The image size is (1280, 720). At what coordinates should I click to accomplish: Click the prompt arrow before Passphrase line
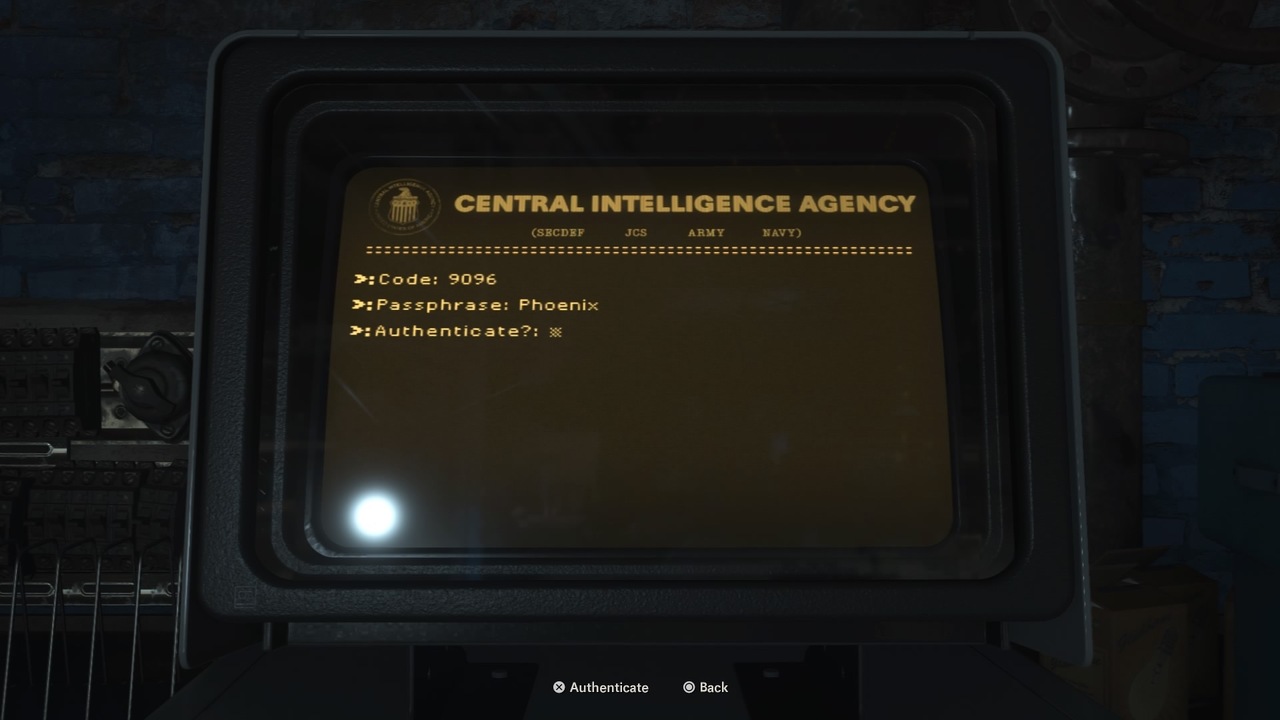(362, 305)
